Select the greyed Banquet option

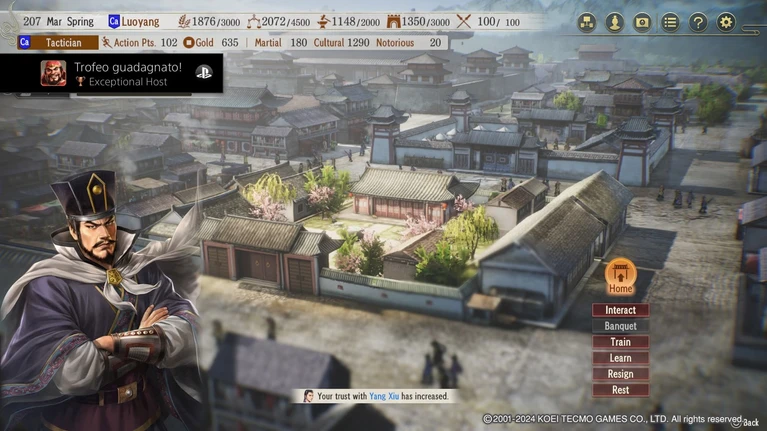pyautogui.click(x=620, y=326)
